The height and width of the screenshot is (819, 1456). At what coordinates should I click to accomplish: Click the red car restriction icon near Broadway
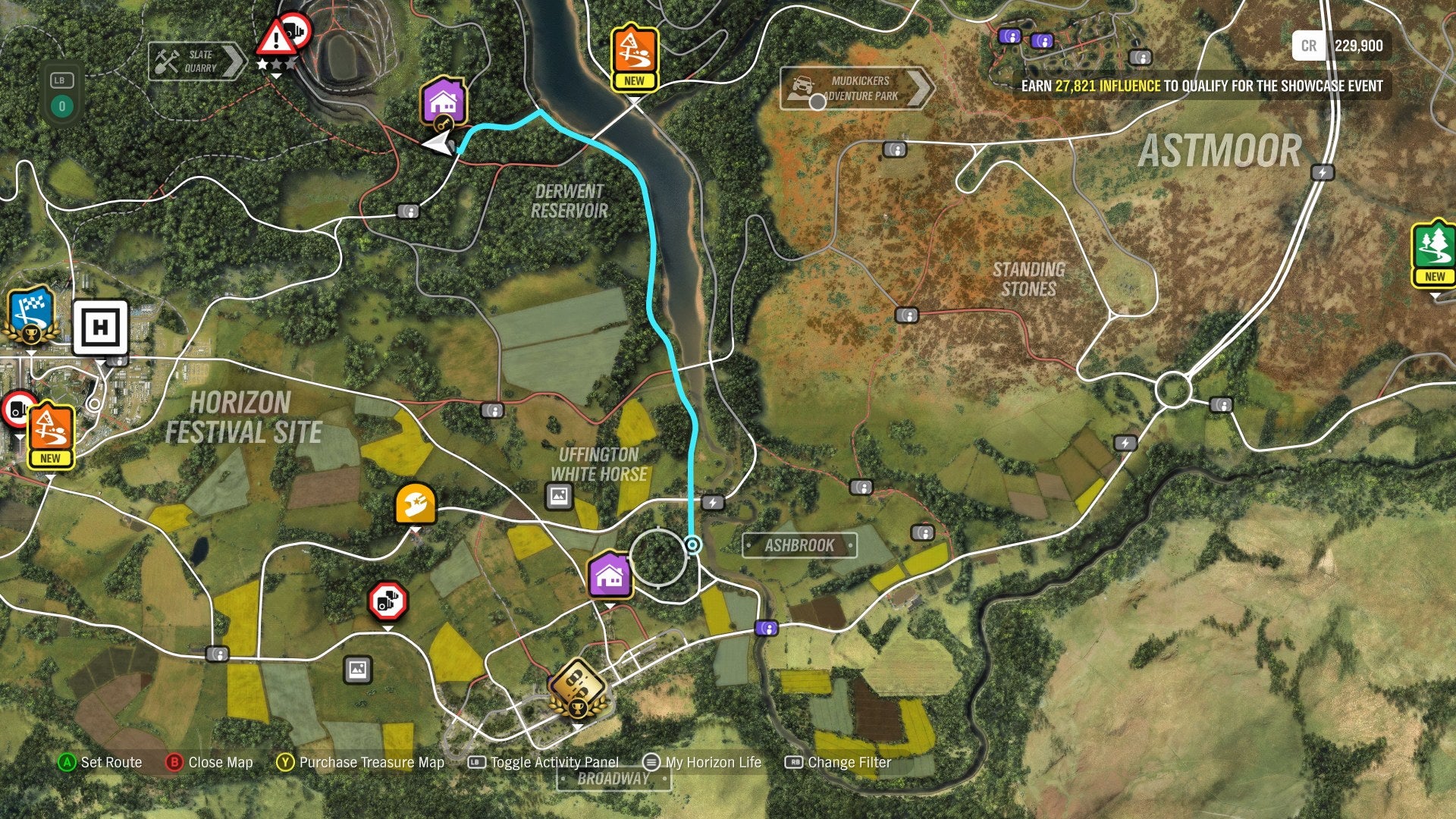click(x=387, y=603)
